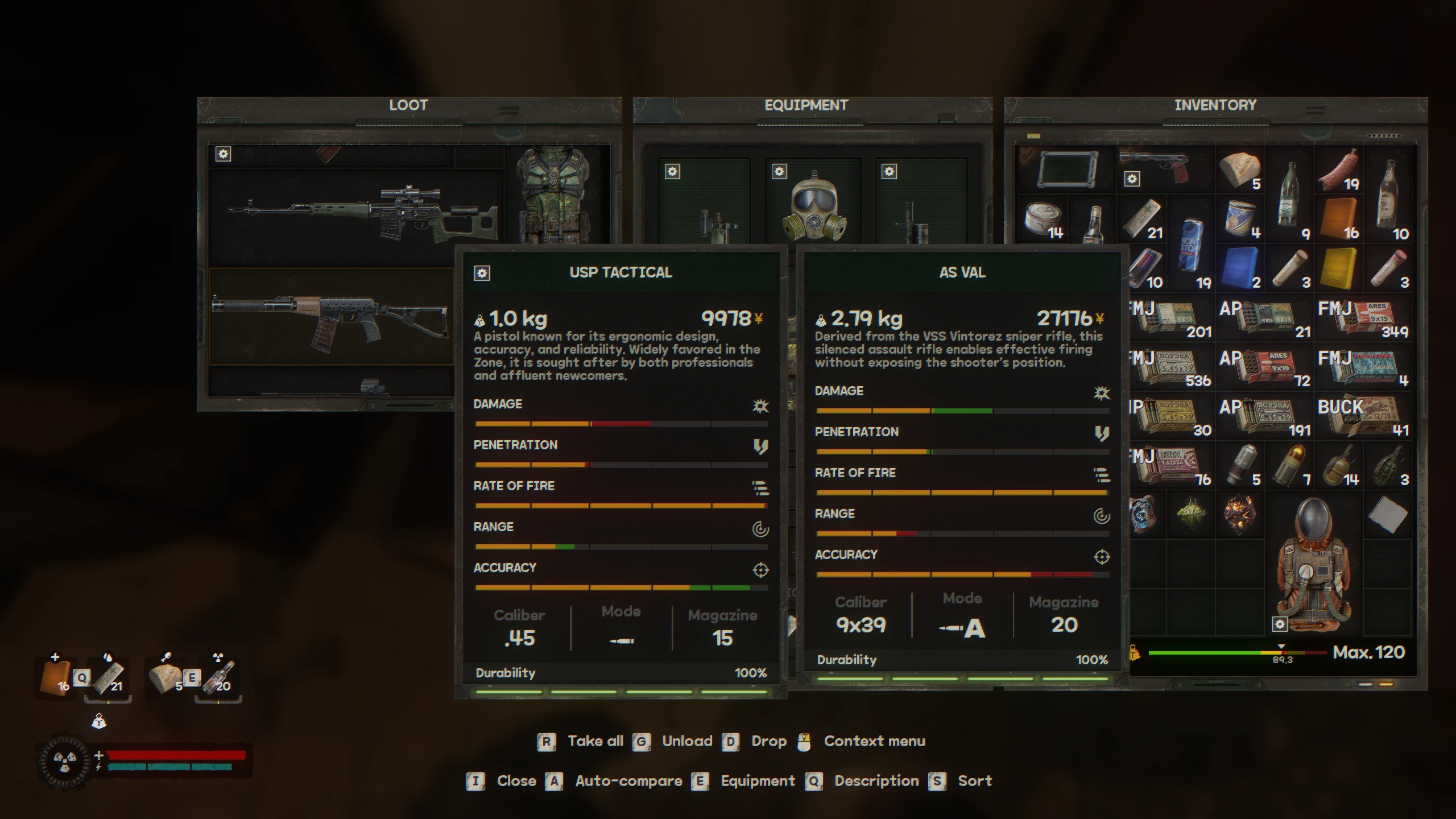Select the sausage stack of 19
The width and height of the screenshot is (1456, 819).
pos(1339,169)
